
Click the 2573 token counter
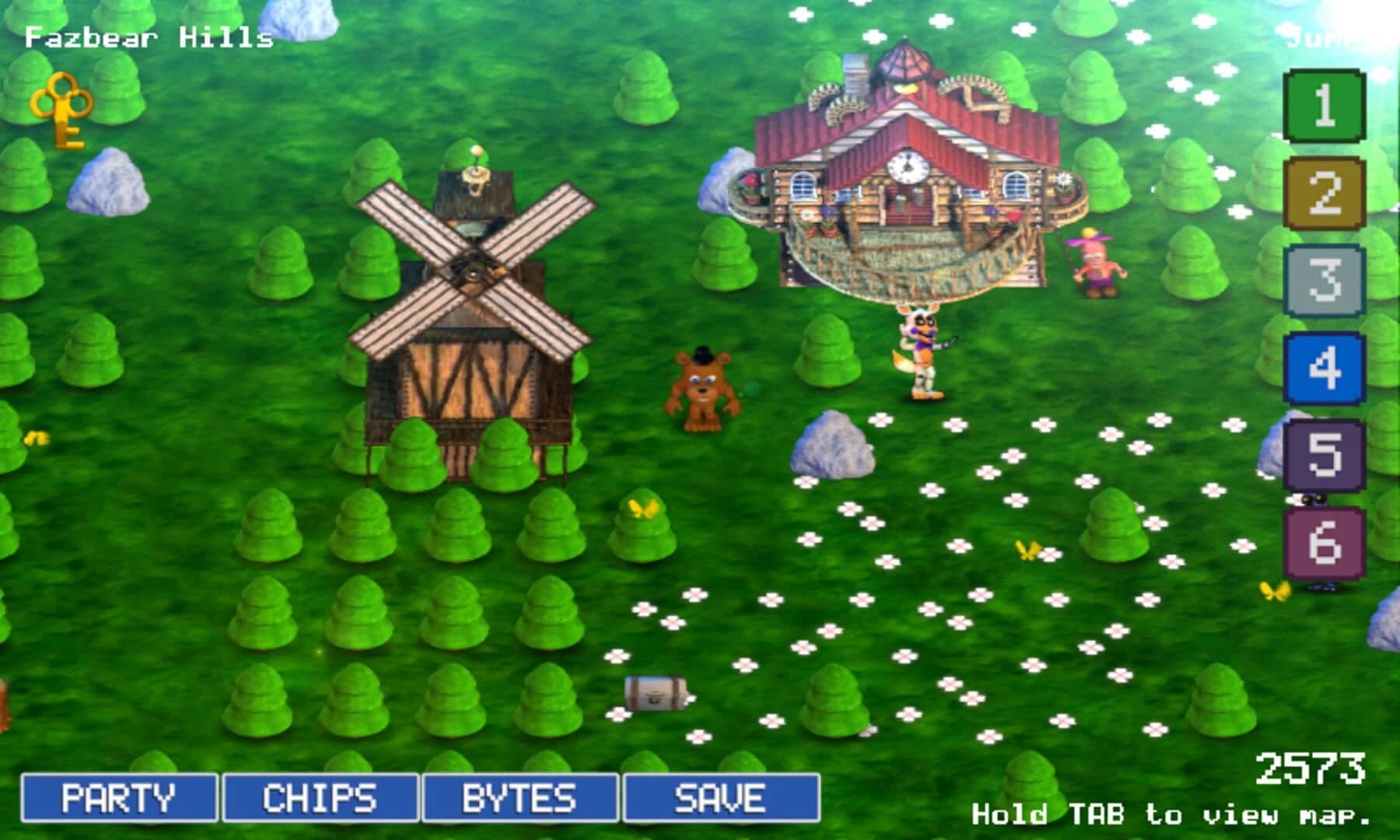coord(1314,766)
